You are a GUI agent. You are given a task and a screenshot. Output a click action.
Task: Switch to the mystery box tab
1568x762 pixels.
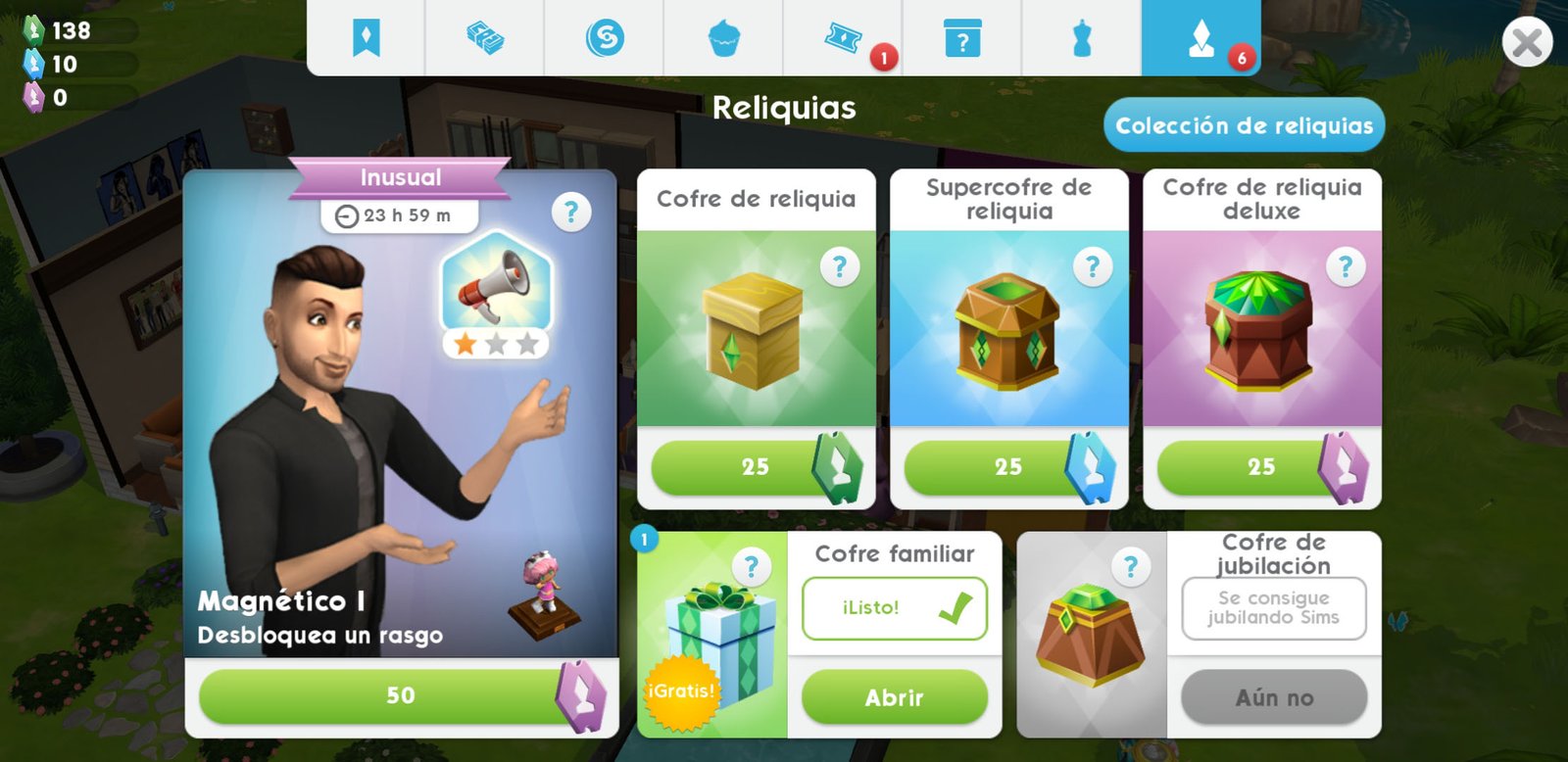coord(962,38)
